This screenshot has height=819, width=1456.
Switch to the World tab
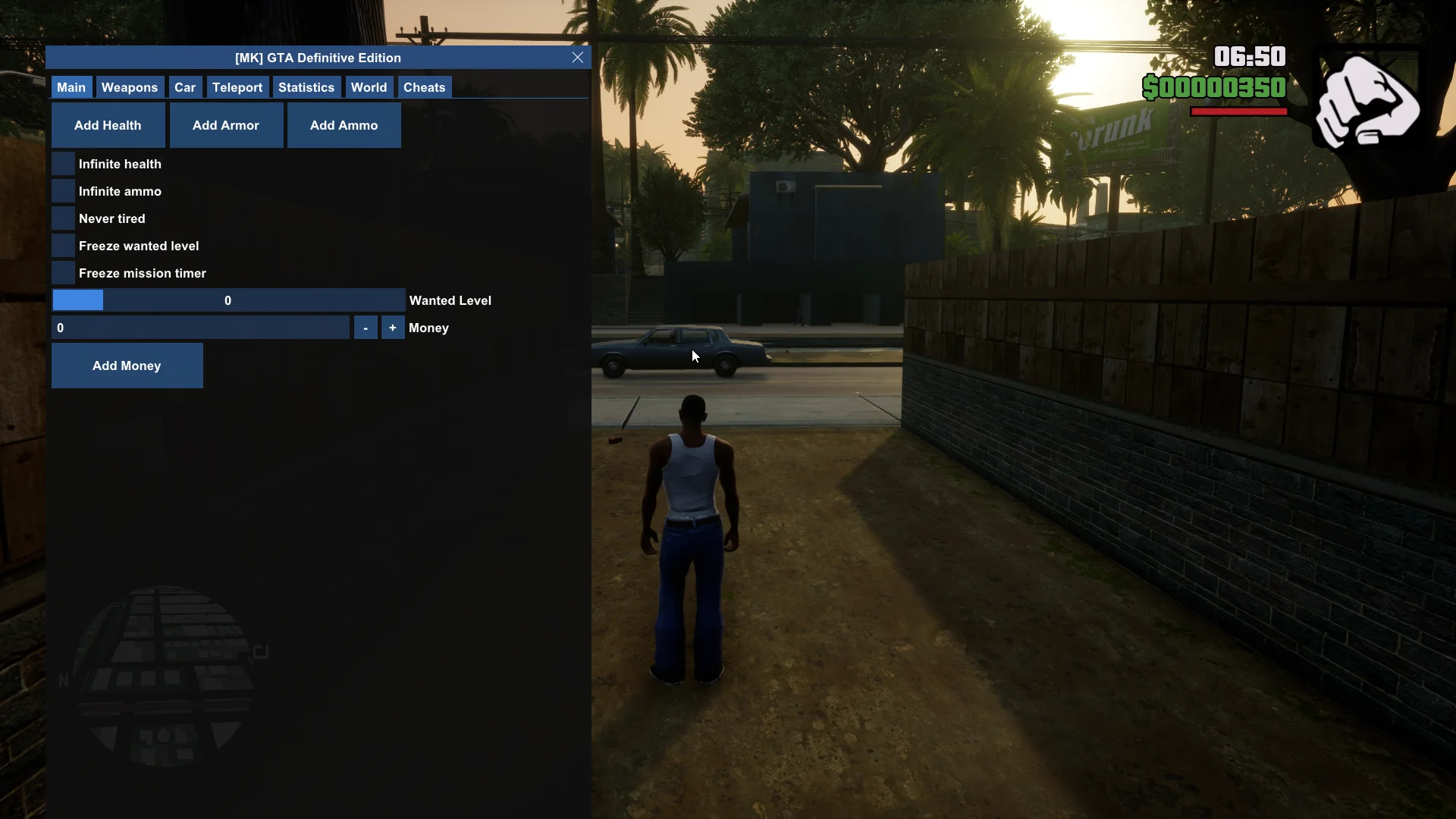(x=369, y=87)
